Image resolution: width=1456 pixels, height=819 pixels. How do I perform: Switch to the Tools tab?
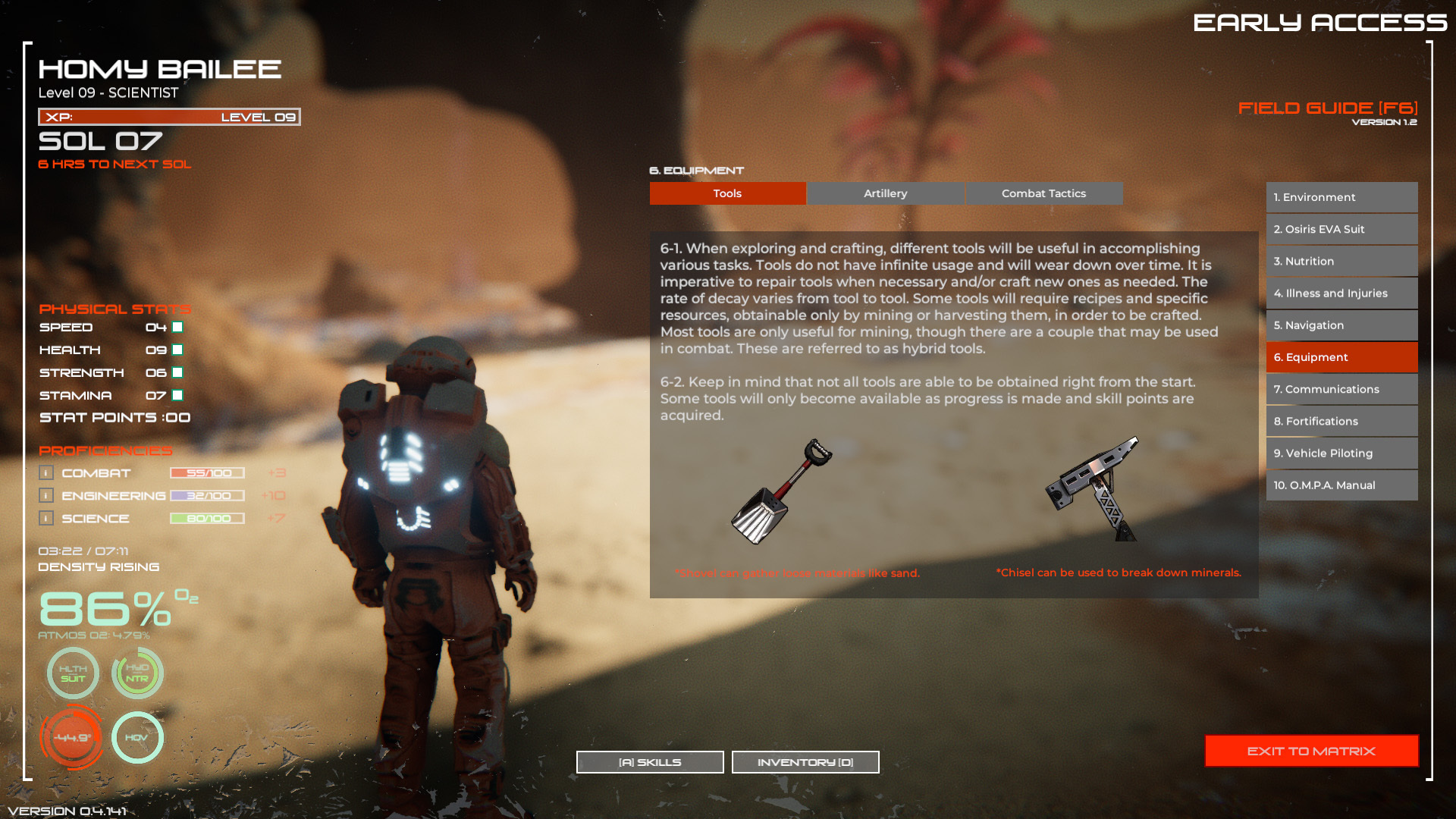[727, 193]
